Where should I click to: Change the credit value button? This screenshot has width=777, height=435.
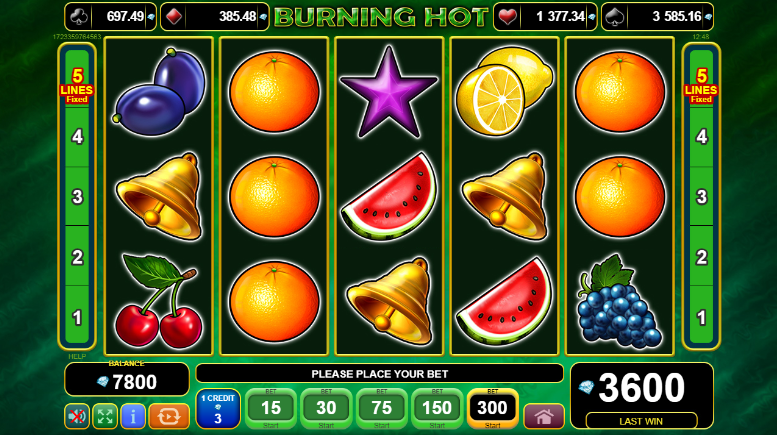[x=217, y=408]
